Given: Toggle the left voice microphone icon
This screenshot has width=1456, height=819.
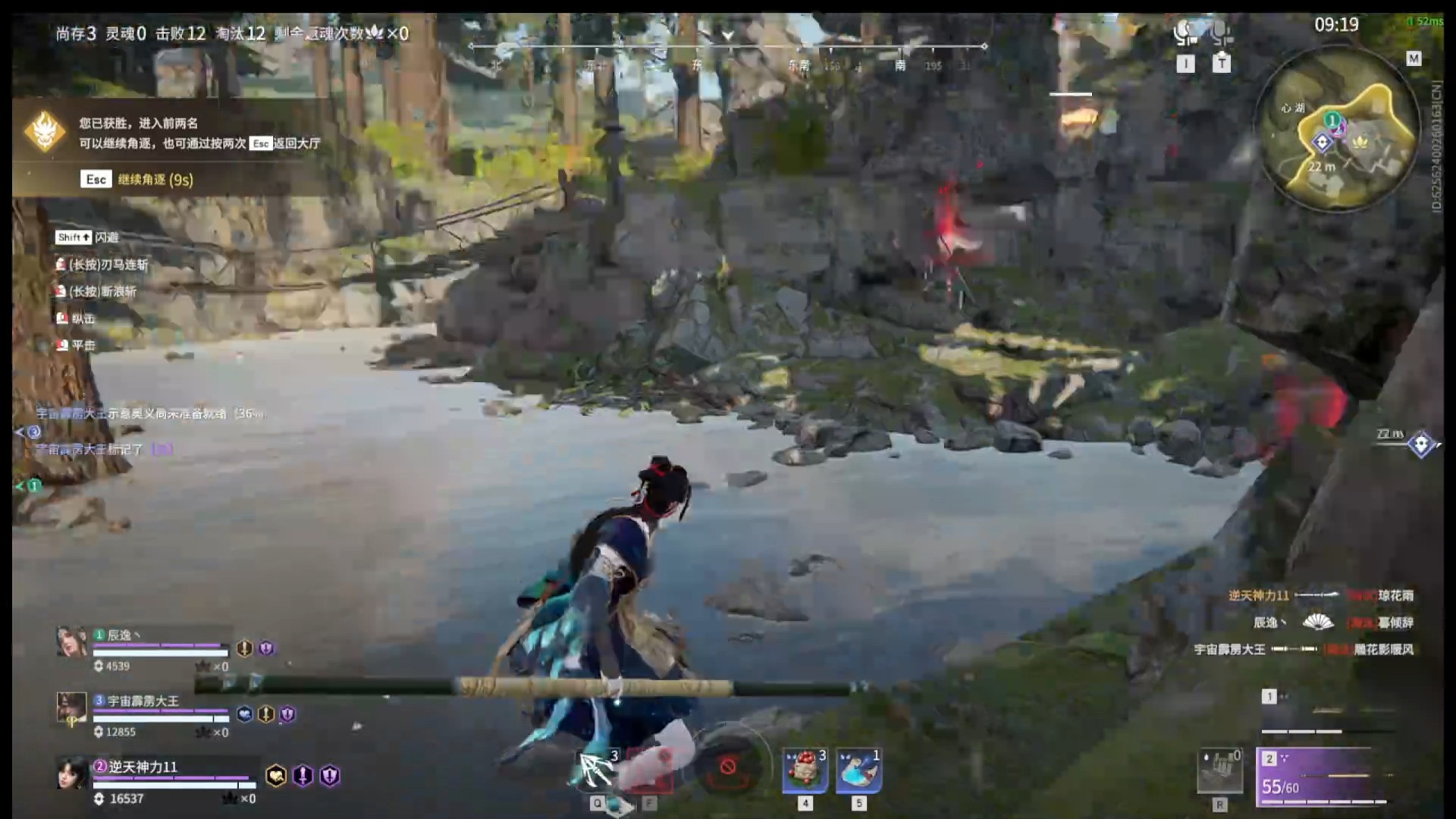Looking at the screenshot, I should point(1185,33).
